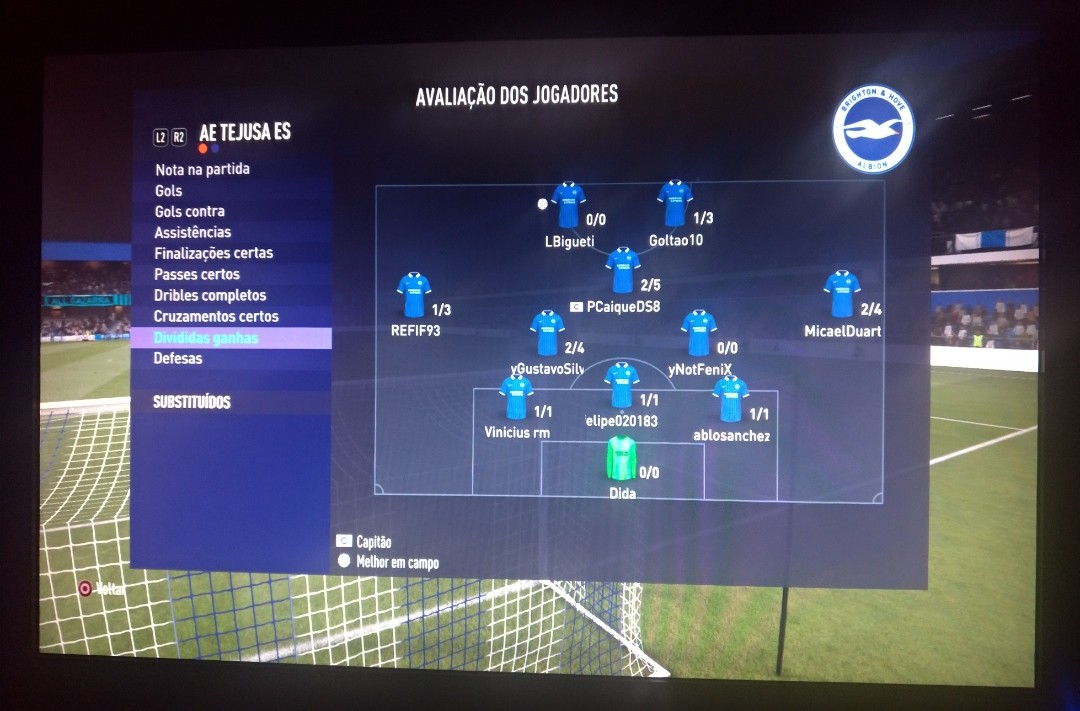The width and height of the screenshot is (1080, 711).
Task: Show the Gols contra stat
Action: 190,211
